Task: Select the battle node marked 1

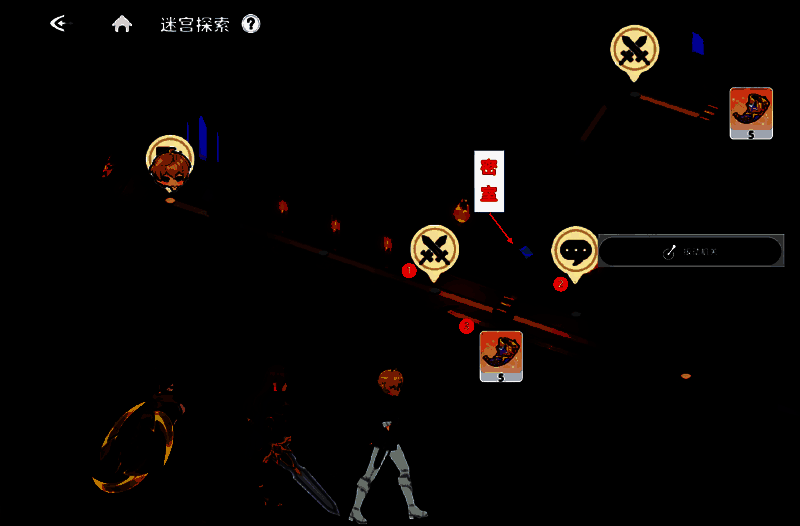Action: pos(434,250)
